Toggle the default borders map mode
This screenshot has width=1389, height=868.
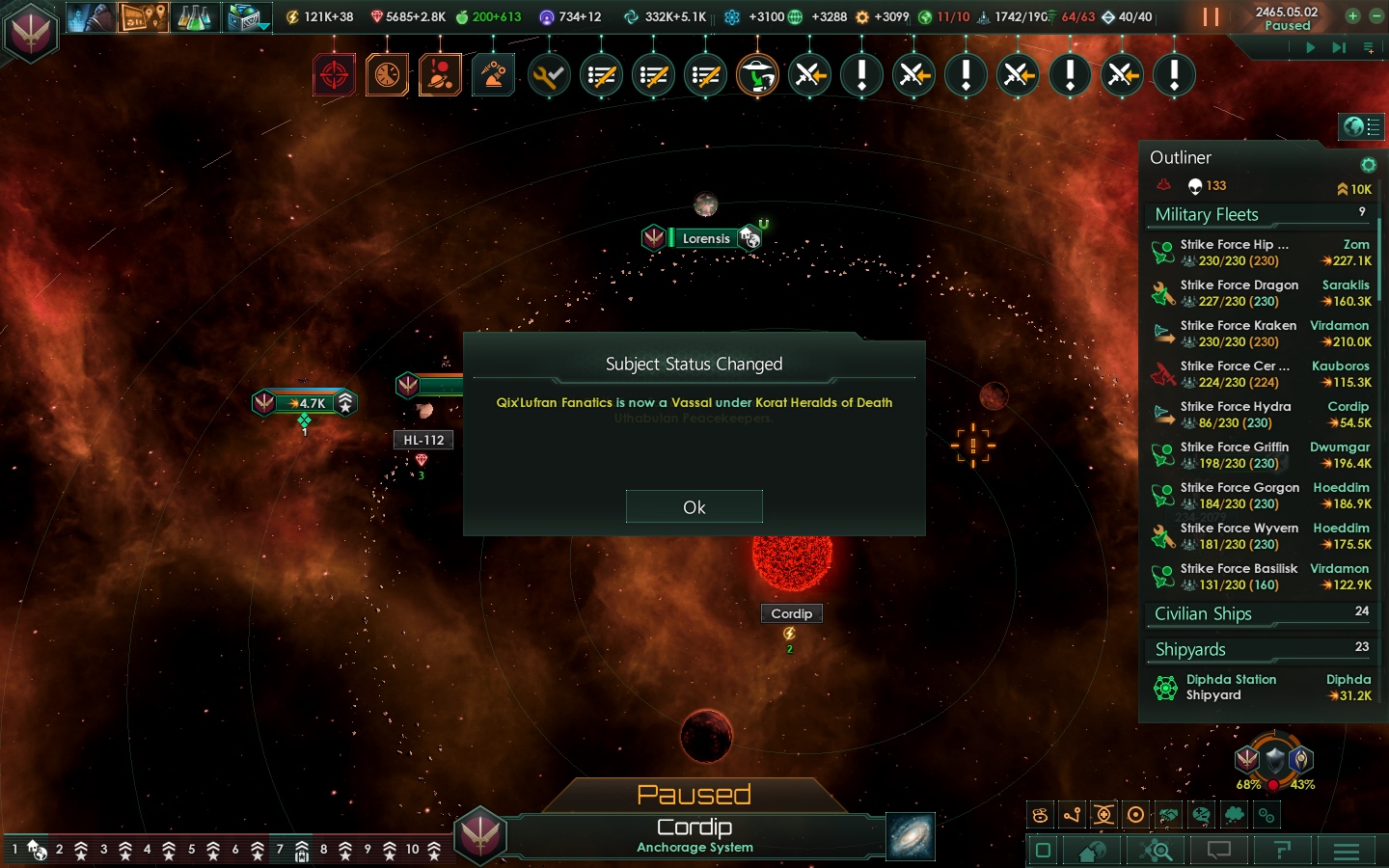click(x=1039, y=815)
